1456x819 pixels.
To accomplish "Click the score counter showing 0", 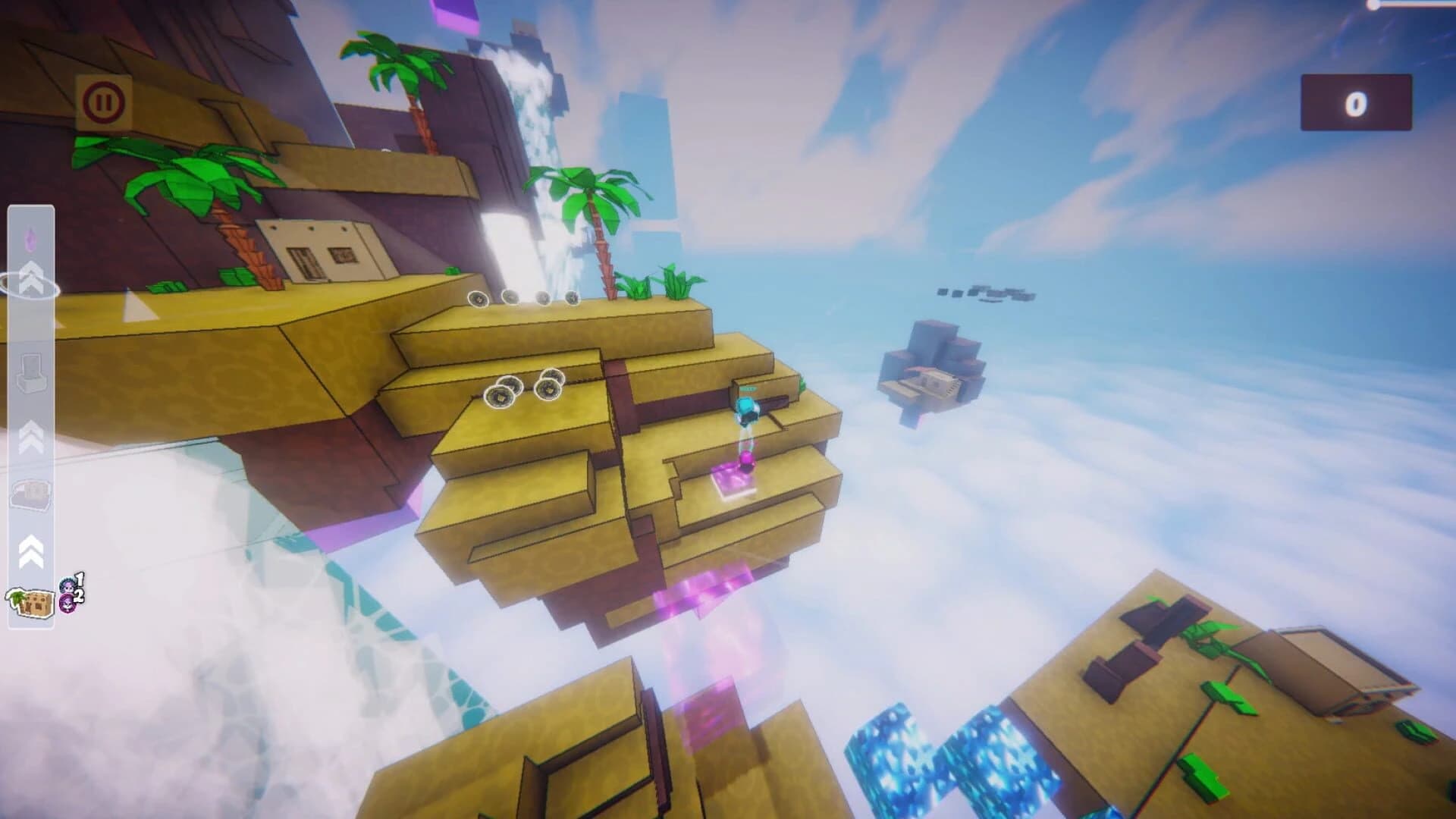I will tap(1357, 102).
